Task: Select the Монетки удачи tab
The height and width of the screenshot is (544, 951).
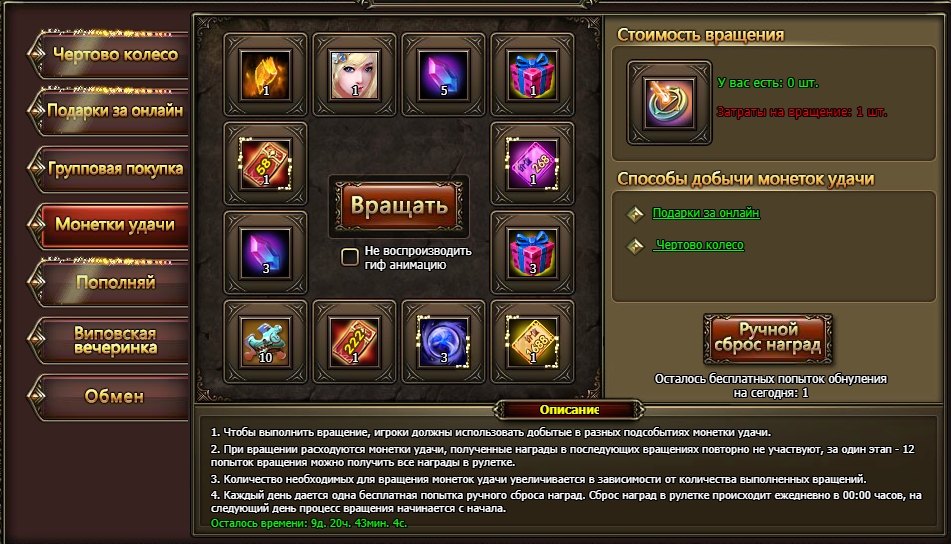Action: (114, 224)
